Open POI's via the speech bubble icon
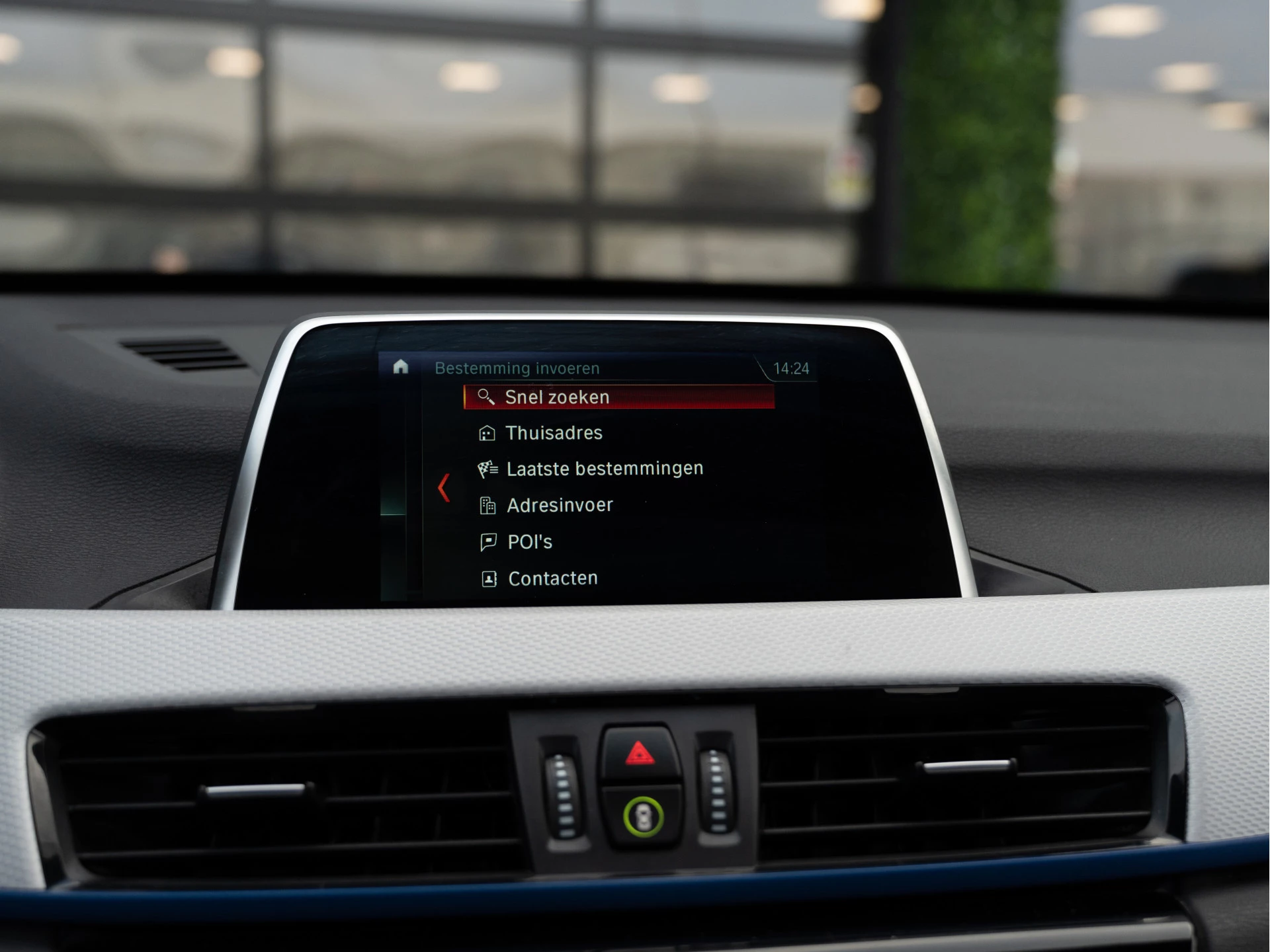Image resolution: width=1270 pixels, height=952 pixels. click(x=488, y=541)
